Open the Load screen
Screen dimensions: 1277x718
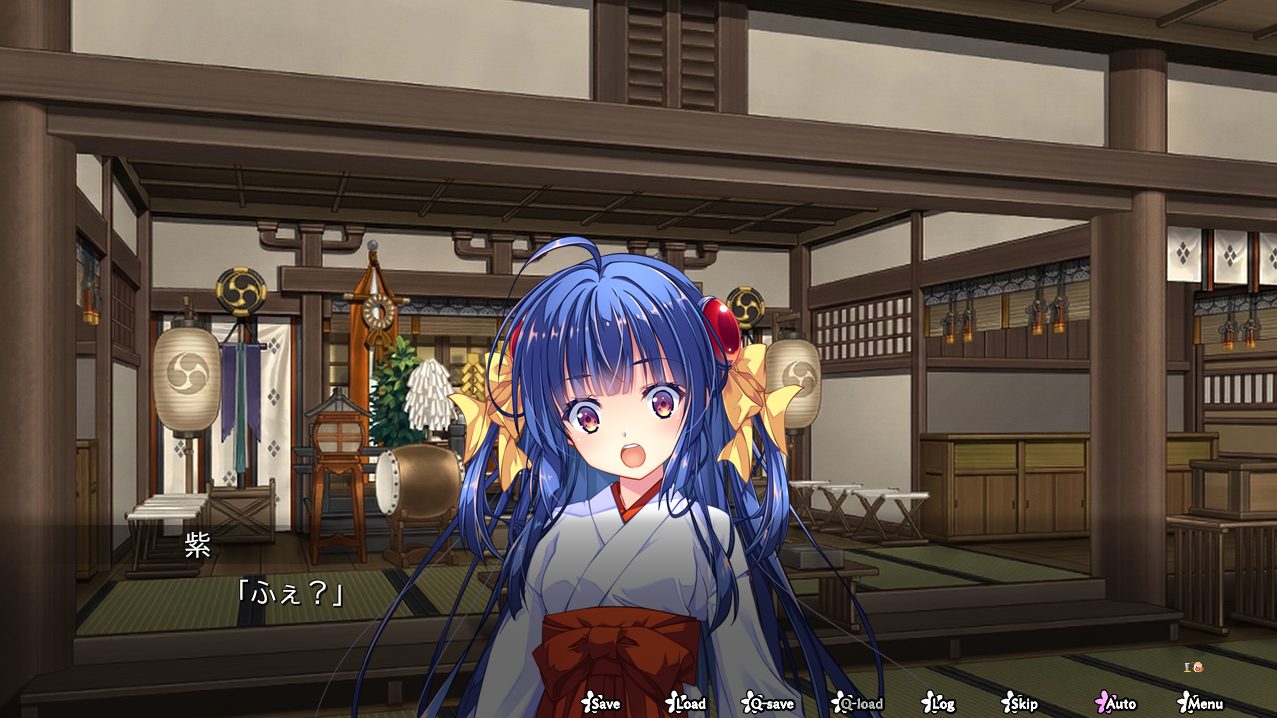pyautogui.click(x=687, y=703)
